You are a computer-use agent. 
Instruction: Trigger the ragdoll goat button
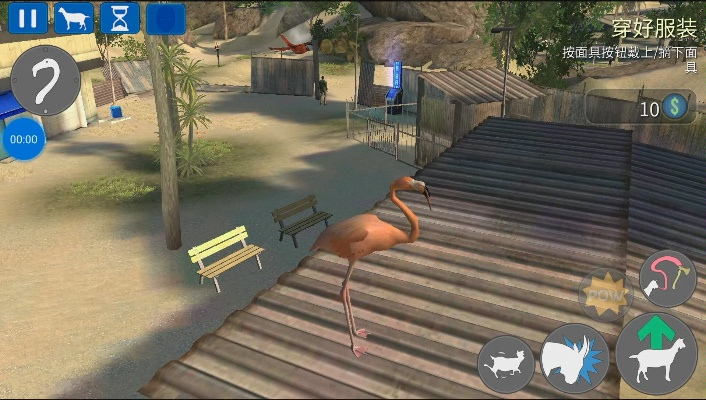pyautogui.click(x=506, y=363)
